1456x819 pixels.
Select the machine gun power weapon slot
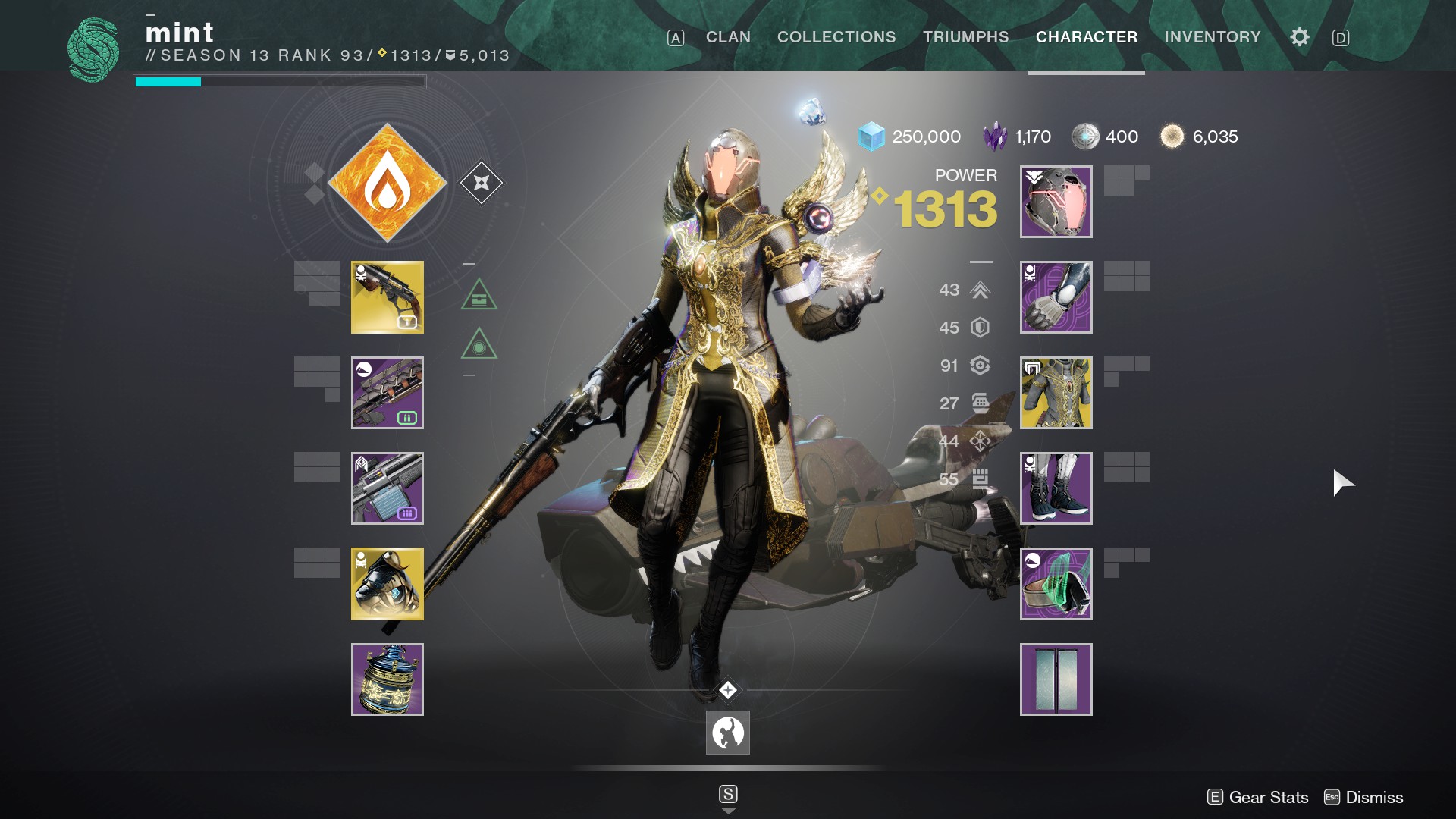point(388,488)
